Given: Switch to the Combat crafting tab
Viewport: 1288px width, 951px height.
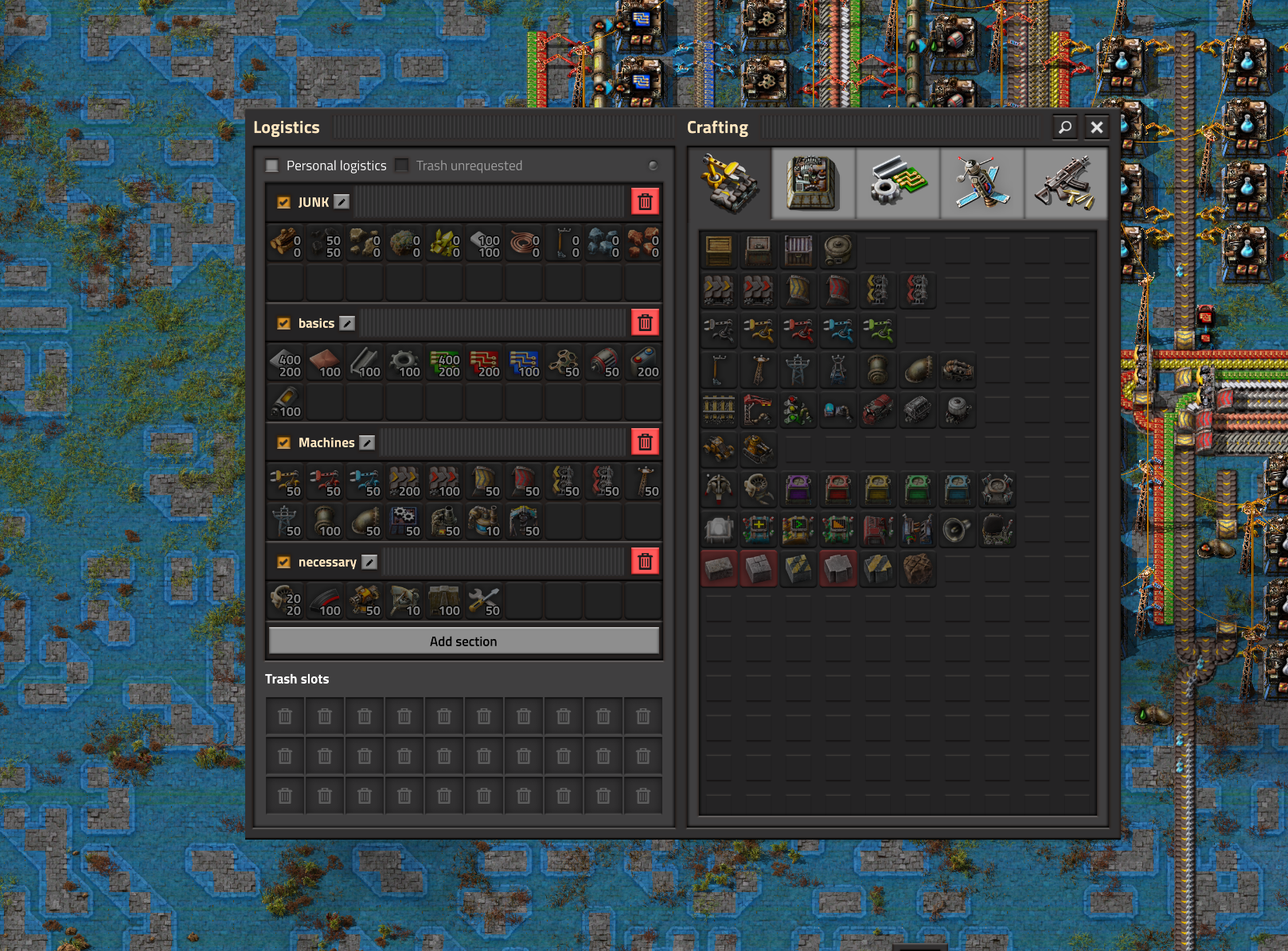Looking at the screenshot, I should (x=1065, y=183).
